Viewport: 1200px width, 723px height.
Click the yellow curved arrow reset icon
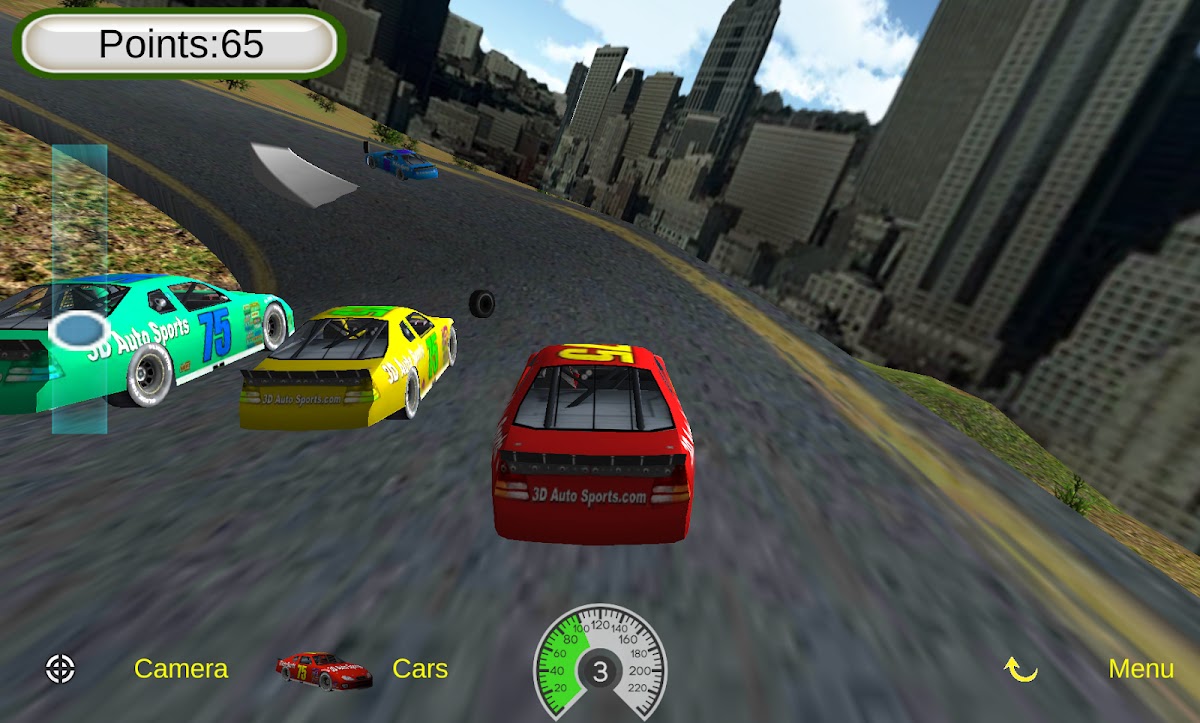click(1021, 670)
